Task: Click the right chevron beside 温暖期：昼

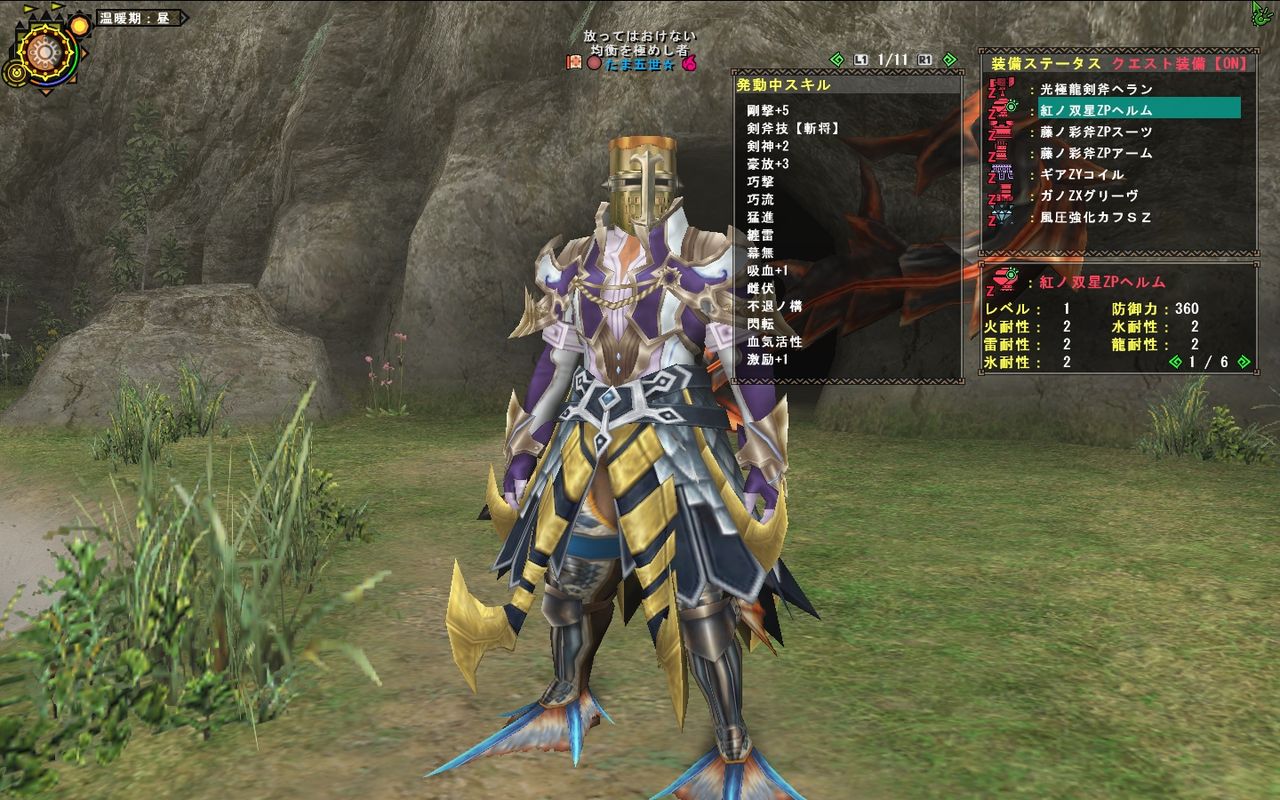Action: tap(184, 18)
